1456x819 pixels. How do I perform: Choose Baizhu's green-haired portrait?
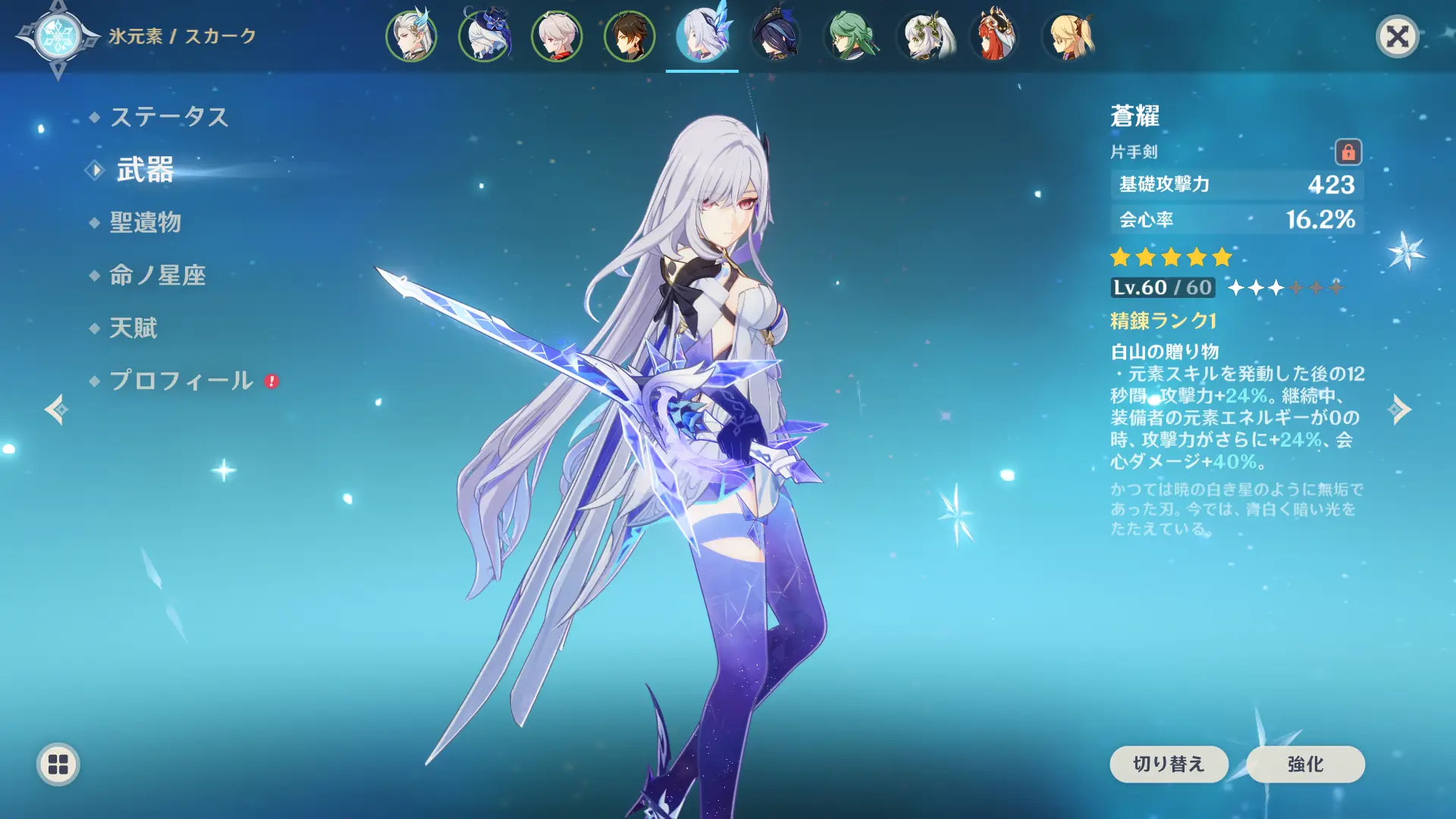coord(849,36)
